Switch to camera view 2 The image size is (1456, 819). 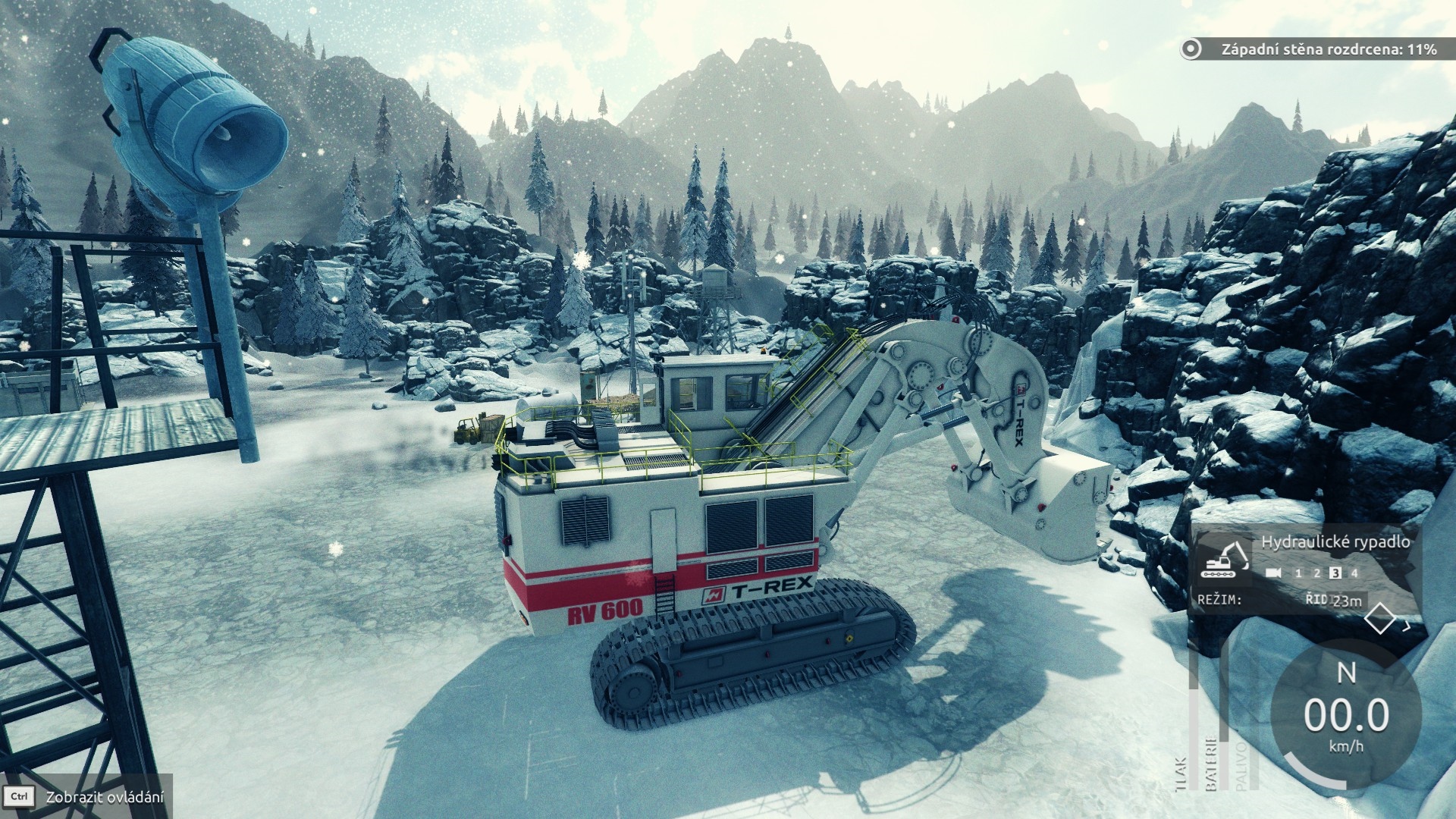1317,573
